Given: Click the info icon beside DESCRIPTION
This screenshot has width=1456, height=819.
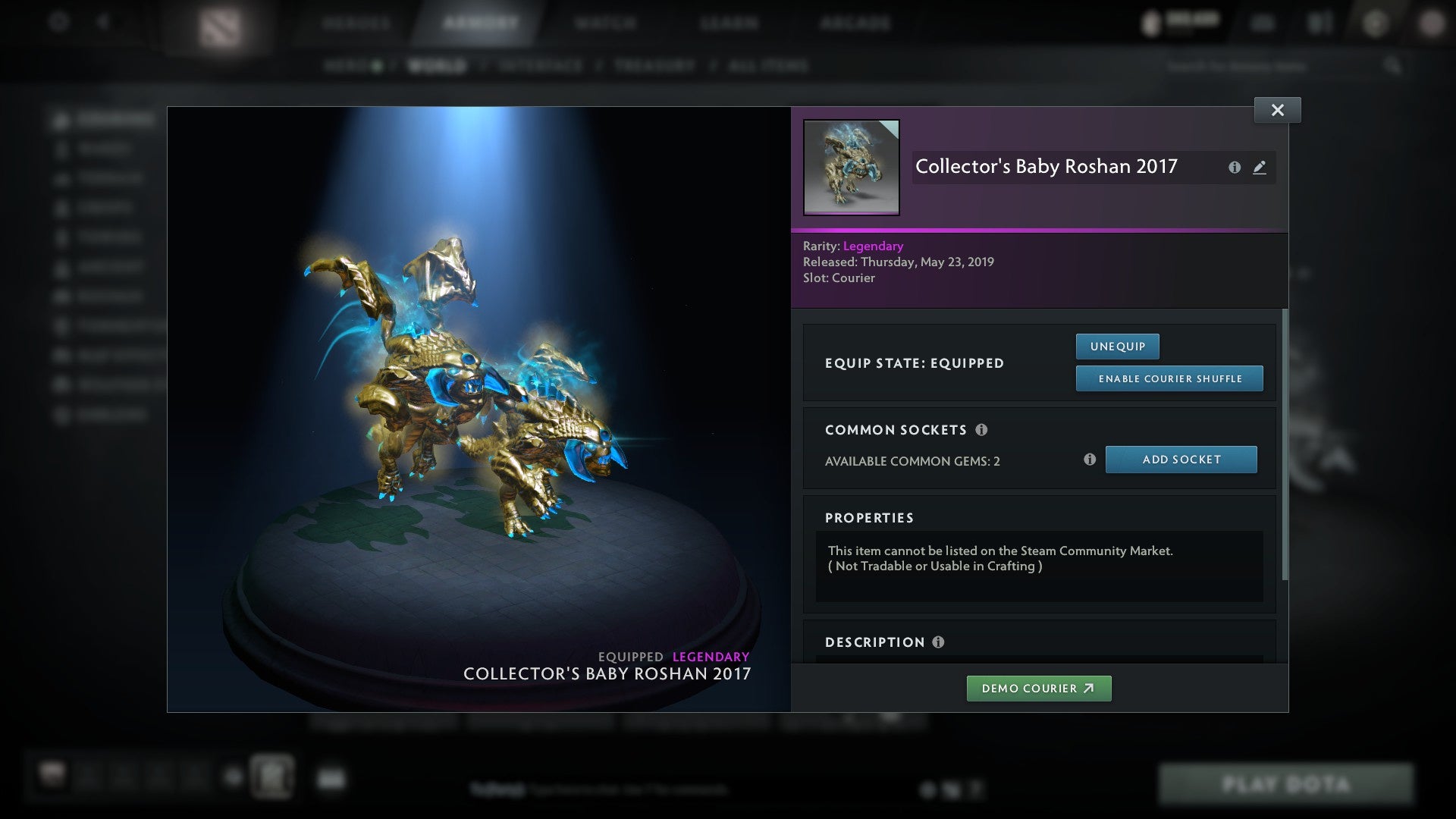Looking at the screenshot, I should point(938,642).
